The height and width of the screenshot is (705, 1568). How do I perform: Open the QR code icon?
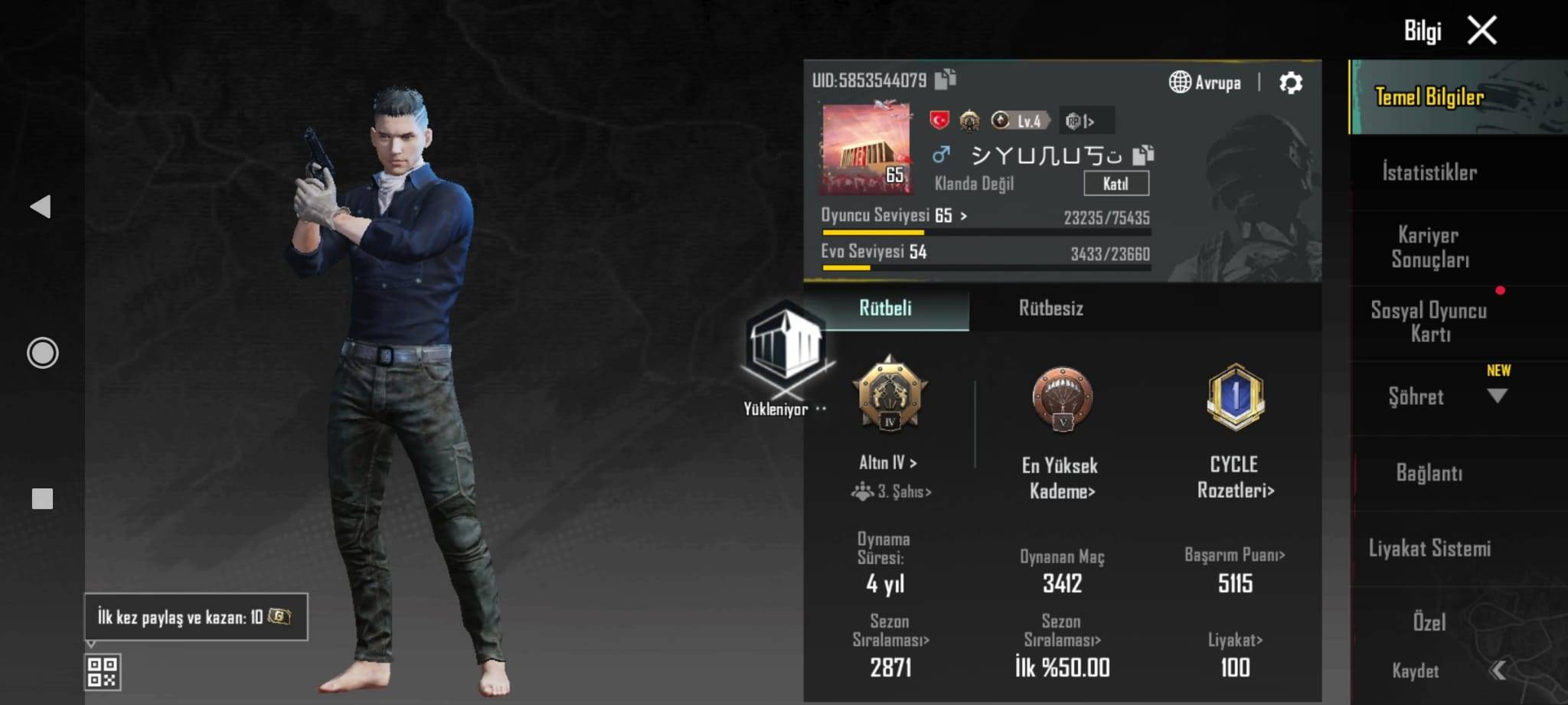coord(103,671)
